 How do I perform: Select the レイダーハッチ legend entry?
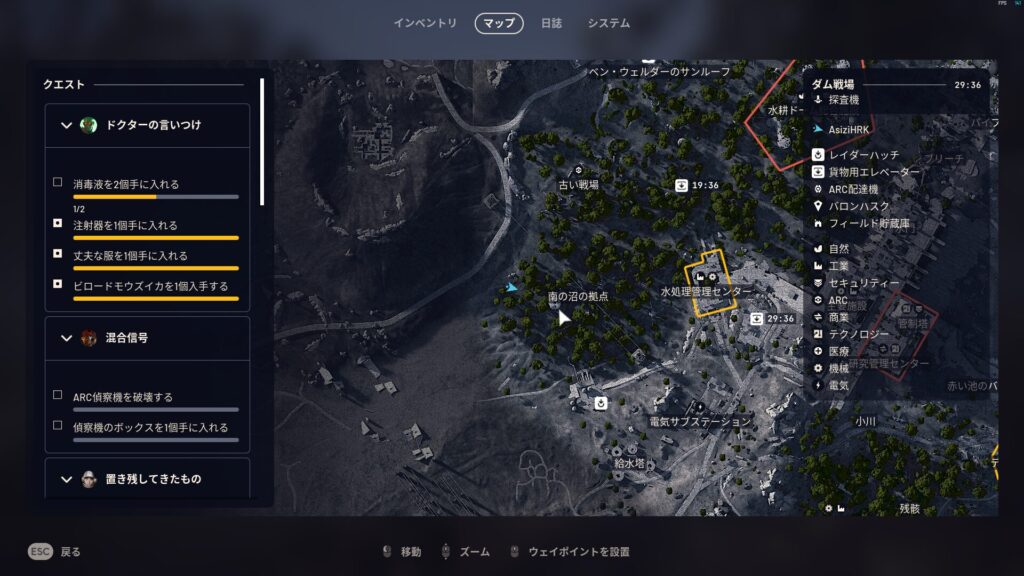pyautogui.click(x=863, y=155)
